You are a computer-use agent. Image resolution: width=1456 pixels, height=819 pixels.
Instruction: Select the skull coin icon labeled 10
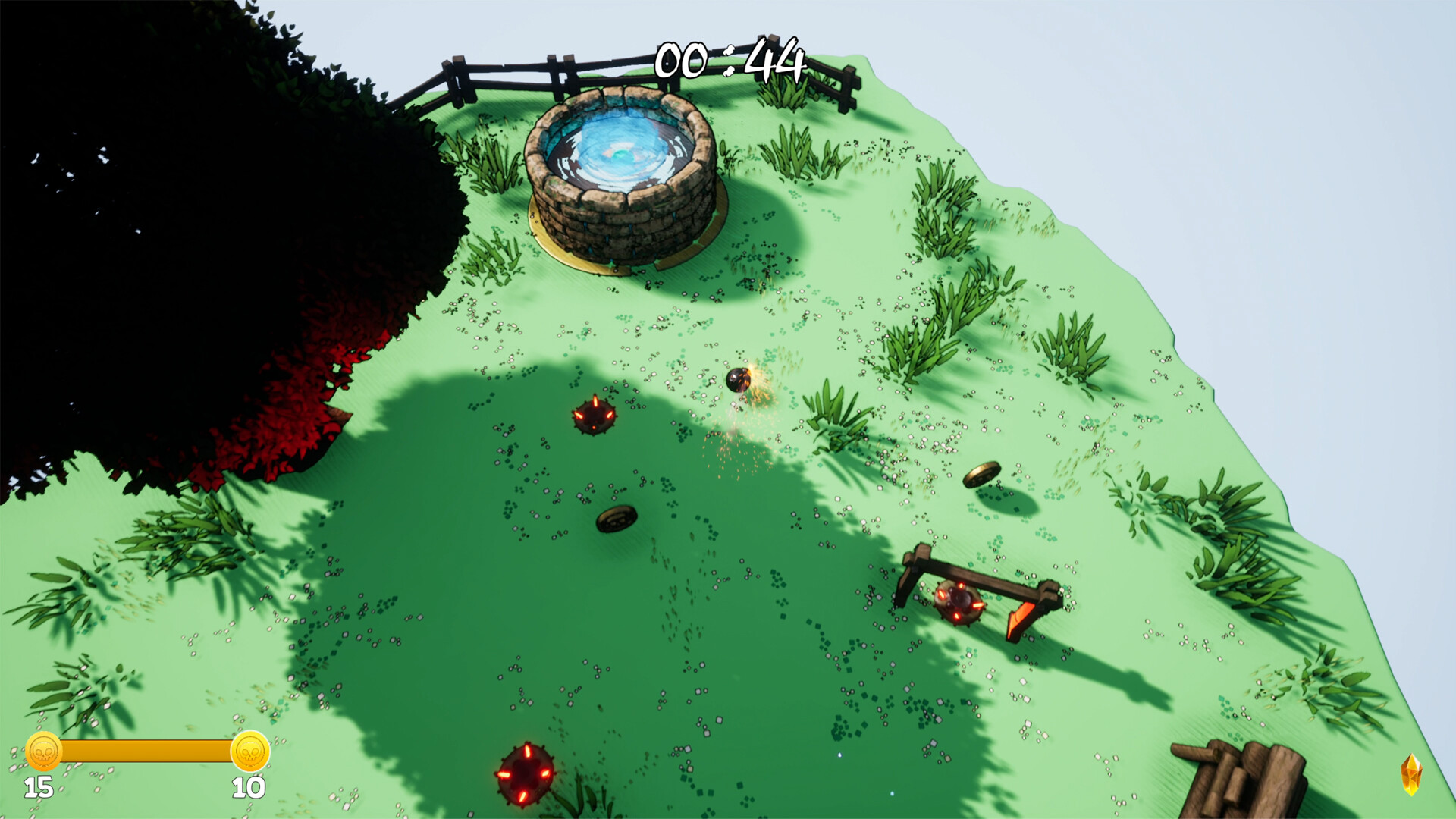coord(249,752)
